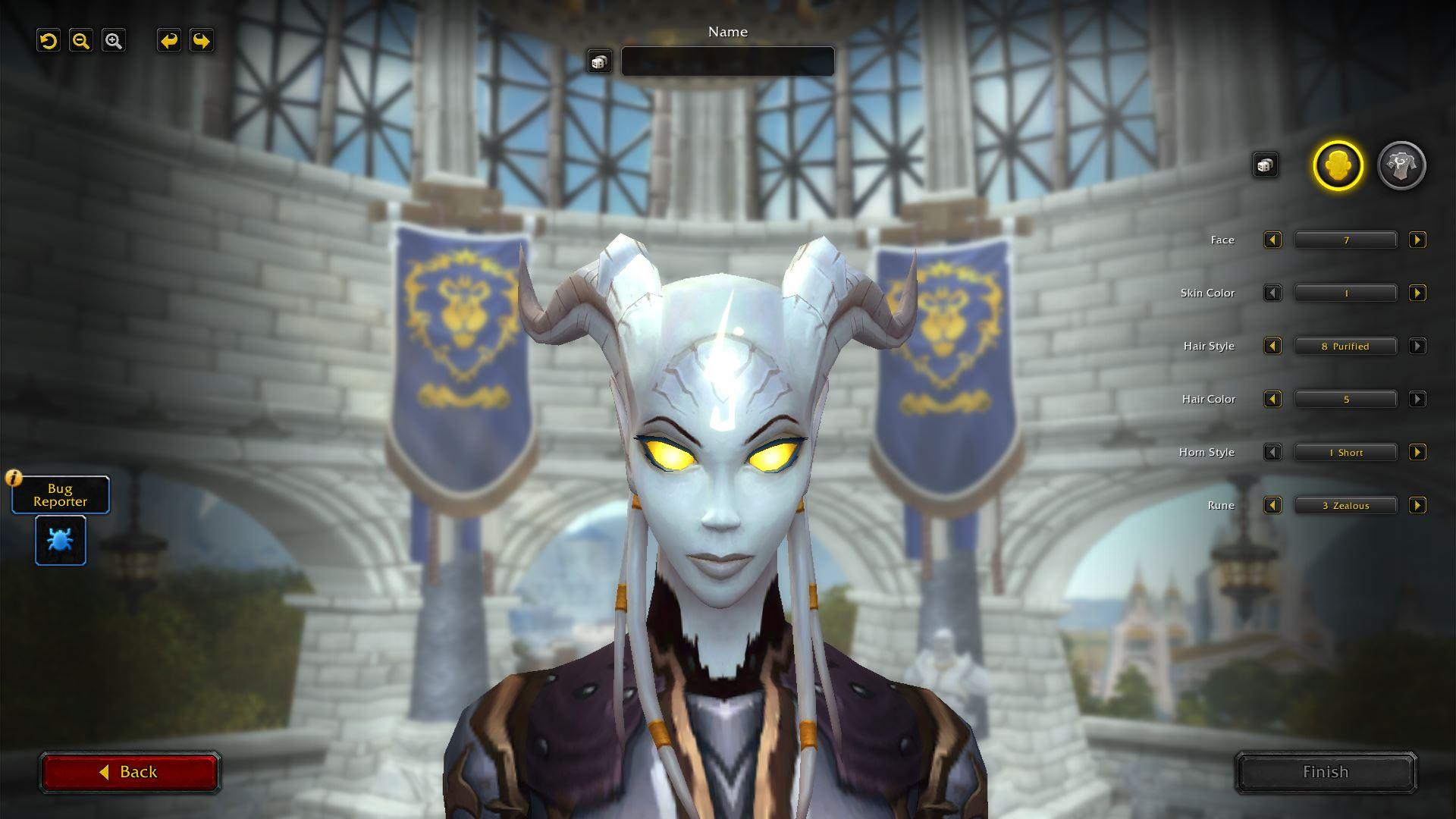This screenshot has height=819, width=1456.
Task: Advance Face to the next option
Action: 1417,240
